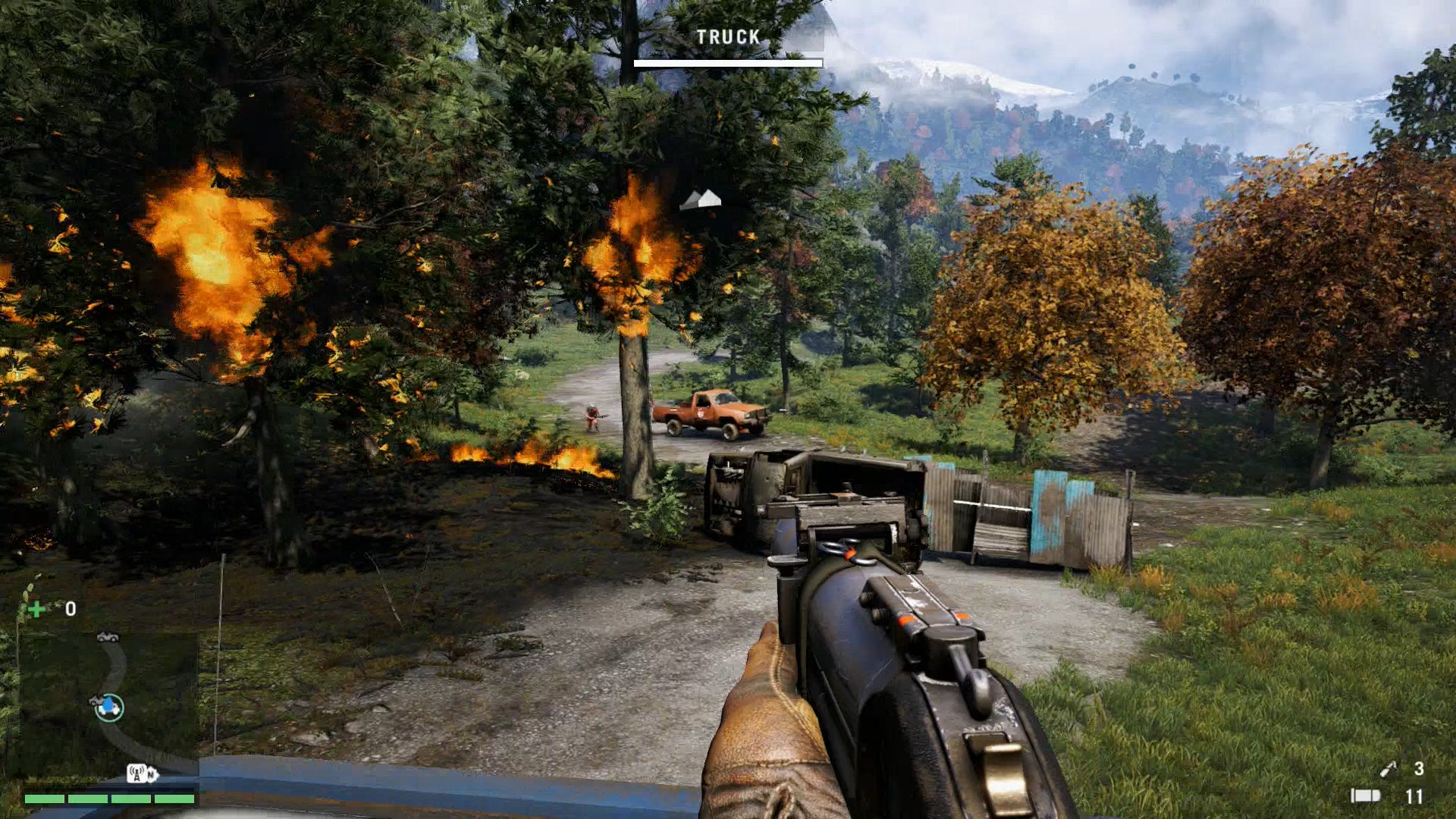The image size is (1456, 819).
Task: Click the North compass indicator on the minimap
Action: [151, 773]
